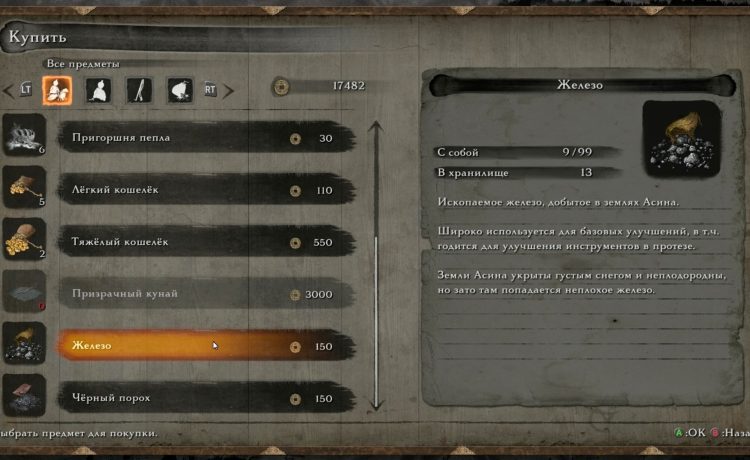Screen dimensions: 750x460
Task: Buy the highlighted Железо item
Action: click(x=200, y=346)
